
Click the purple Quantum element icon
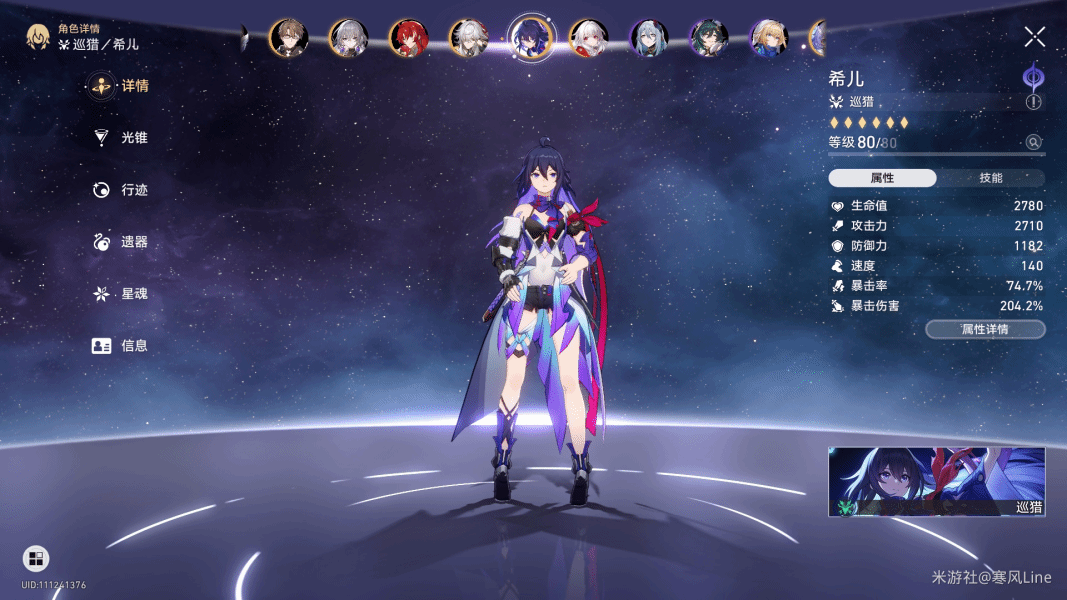click(1033, 78)
